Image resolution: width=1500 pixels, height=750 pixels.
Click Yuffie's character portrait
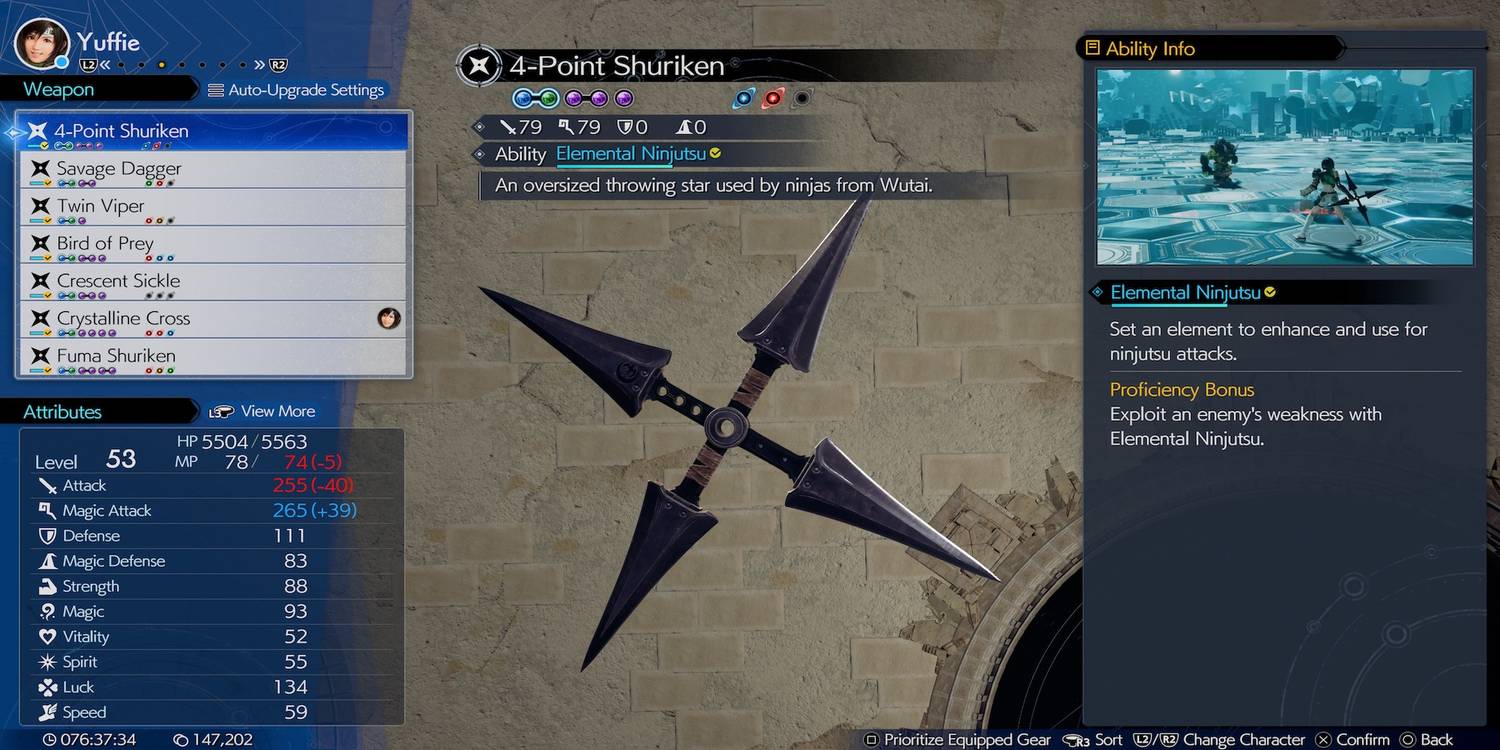click(42, 44)
